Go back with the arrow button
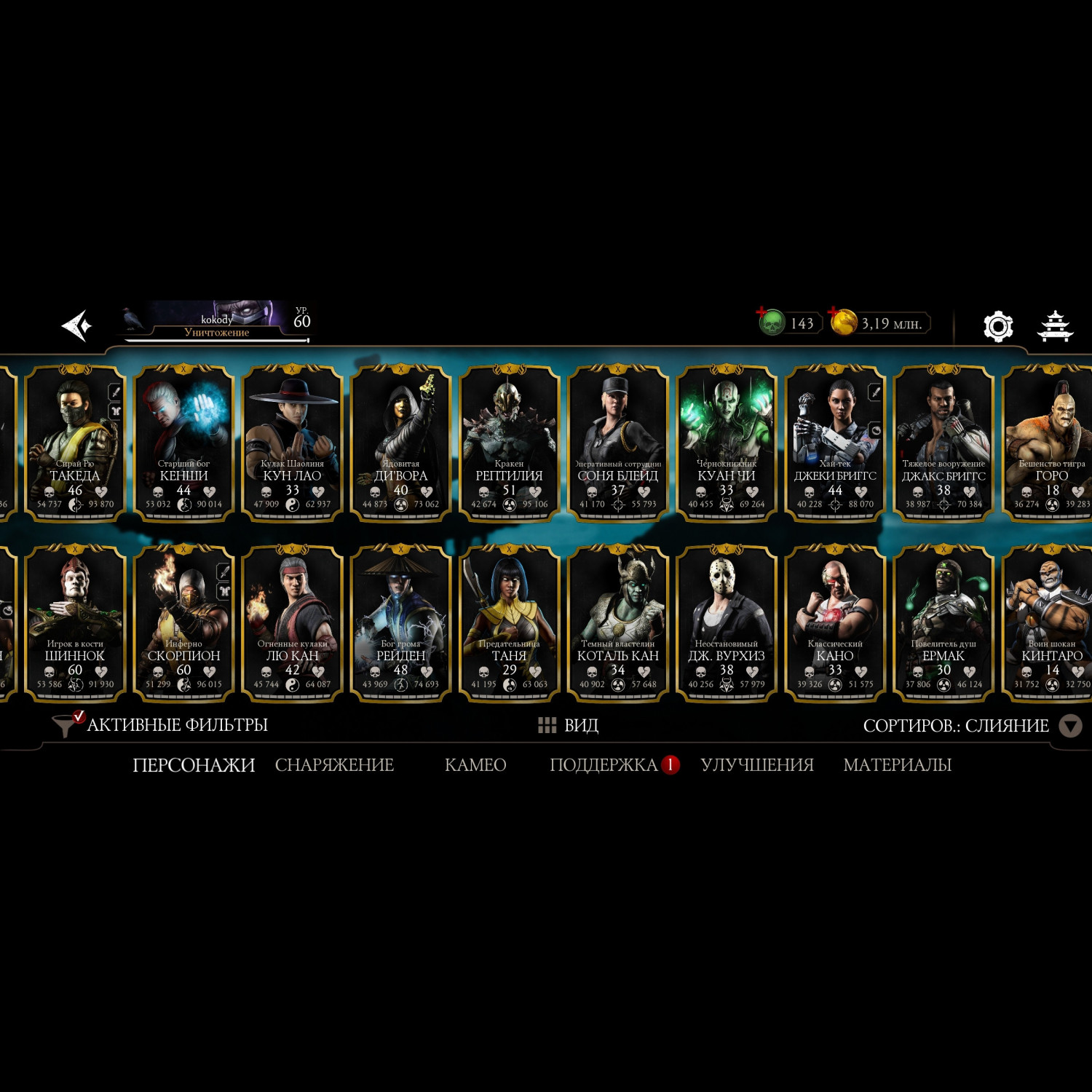Image resolution: width=1092 pixels, height=1092 pixels. (x=76, y=325)
